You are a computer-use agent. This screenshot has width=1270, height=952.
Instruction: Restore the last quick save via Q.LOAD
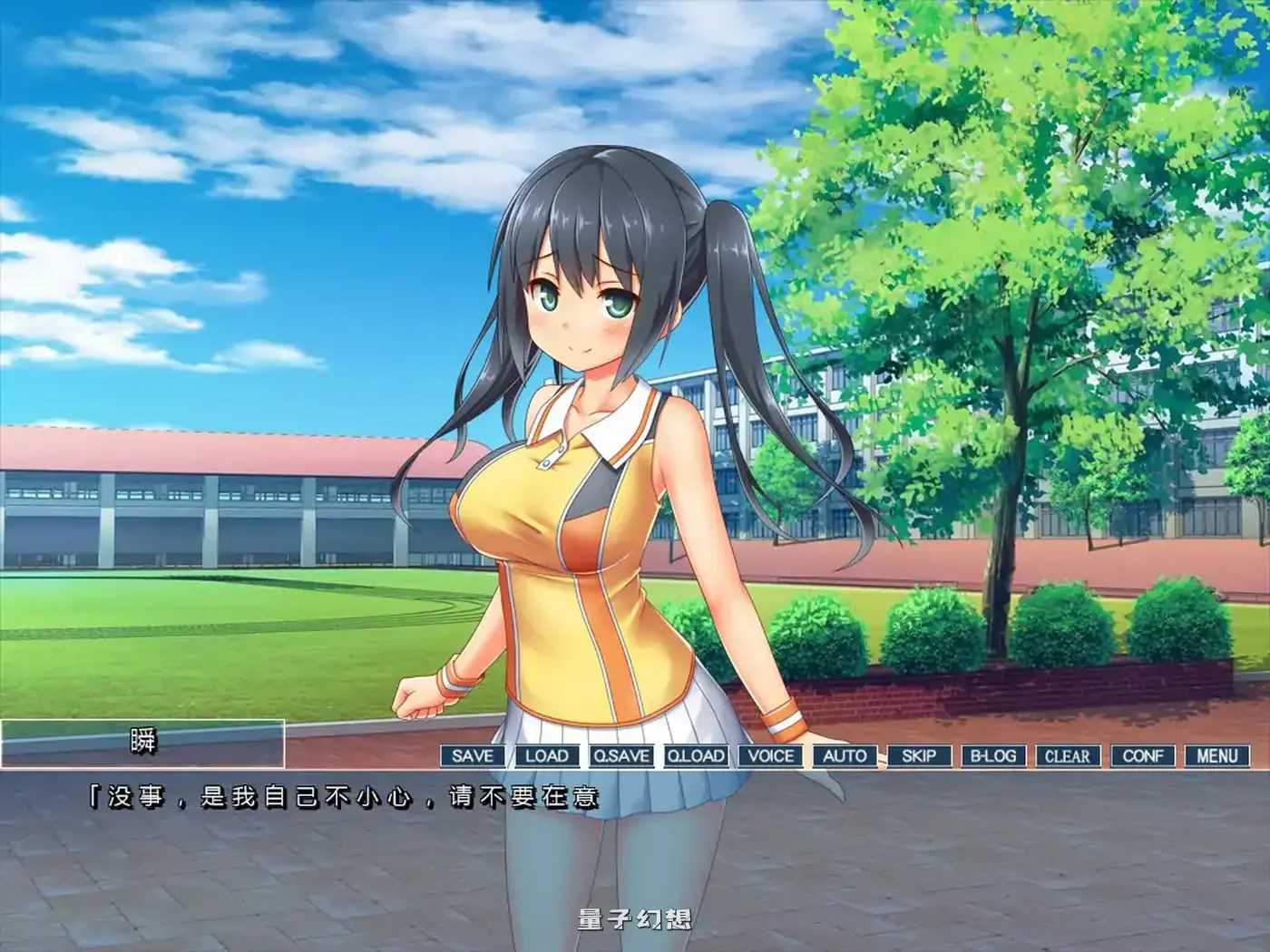click(694, 755)
